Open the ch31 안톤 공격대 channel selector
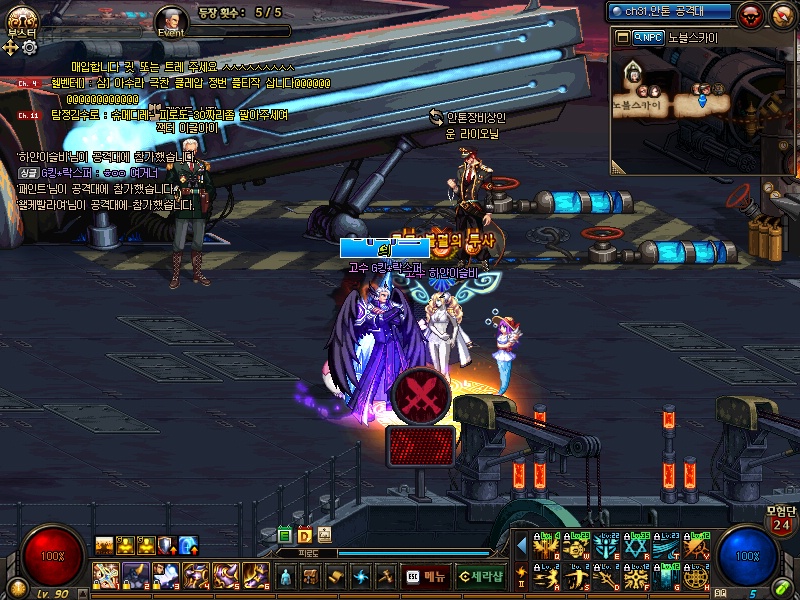 670,12
